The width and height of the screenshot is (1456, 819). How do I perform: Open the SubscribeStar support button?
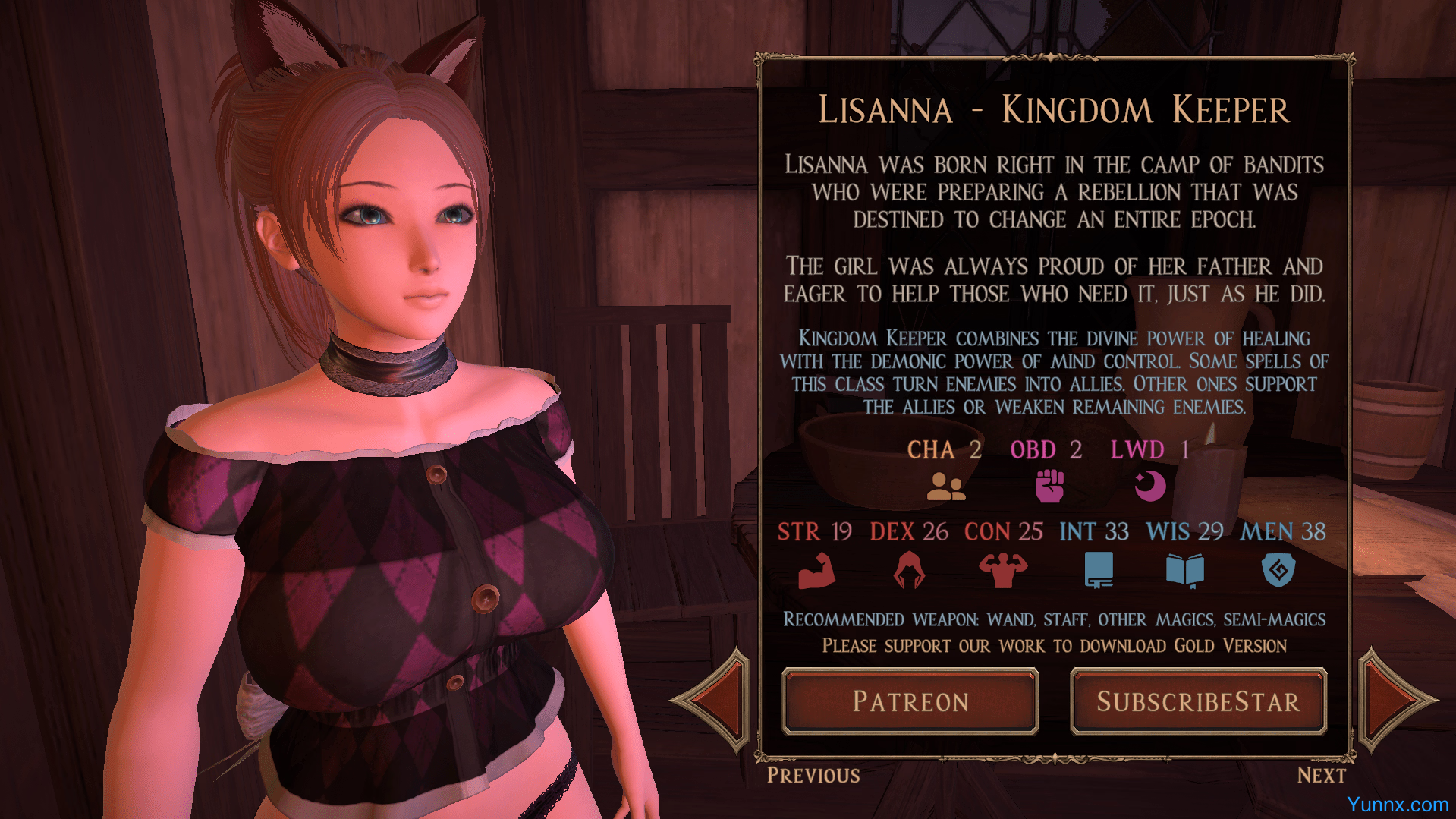coord(1198,701)
